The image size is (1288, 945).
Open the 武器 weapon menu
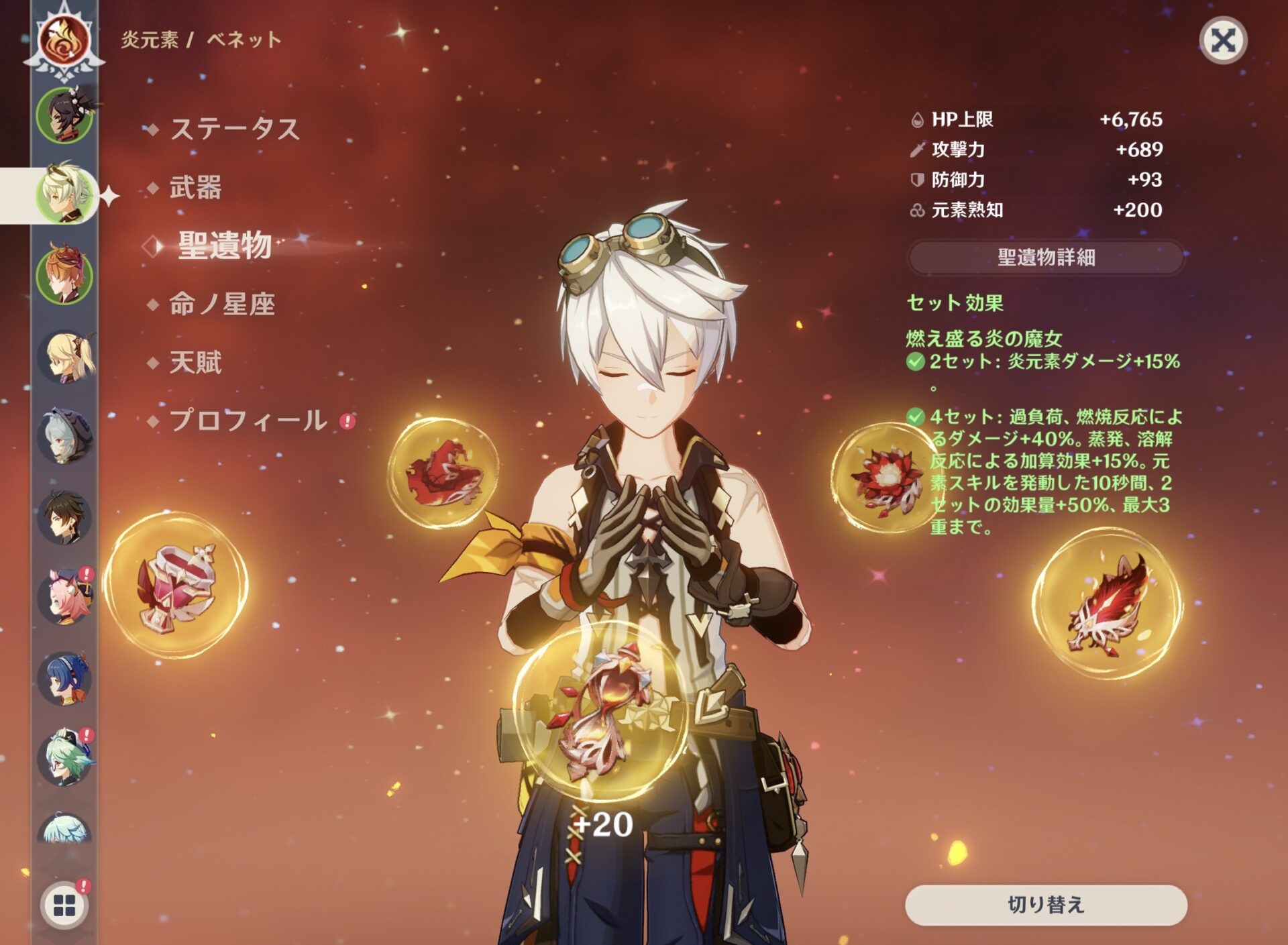[x=195, y=187]
